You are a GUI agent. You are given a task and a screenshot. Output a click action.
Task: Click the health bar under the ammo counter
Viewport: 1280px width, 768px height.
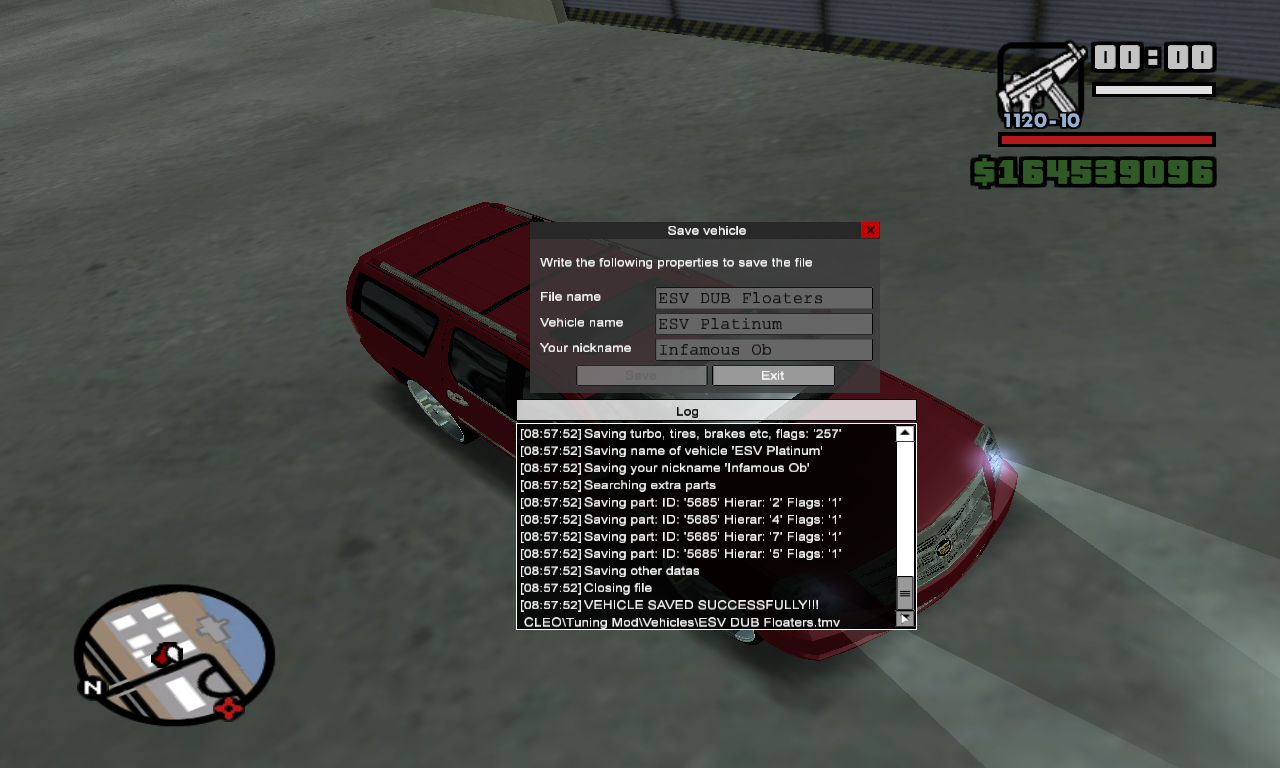(1106, 140)
